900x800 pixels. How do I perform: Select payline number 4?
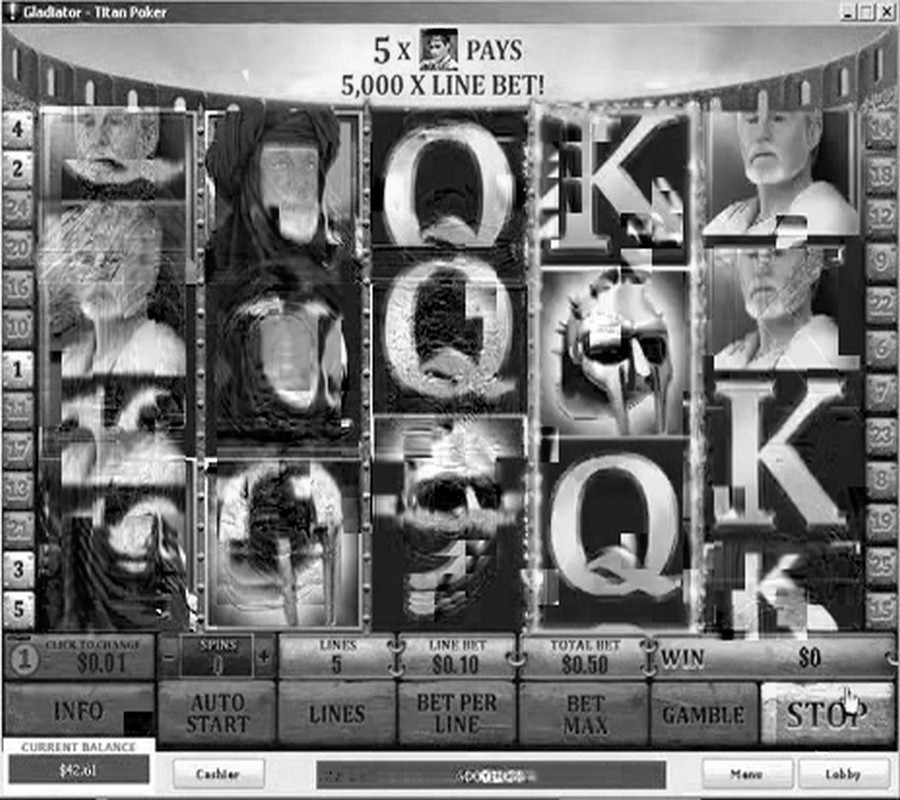(x=18, y=127)
